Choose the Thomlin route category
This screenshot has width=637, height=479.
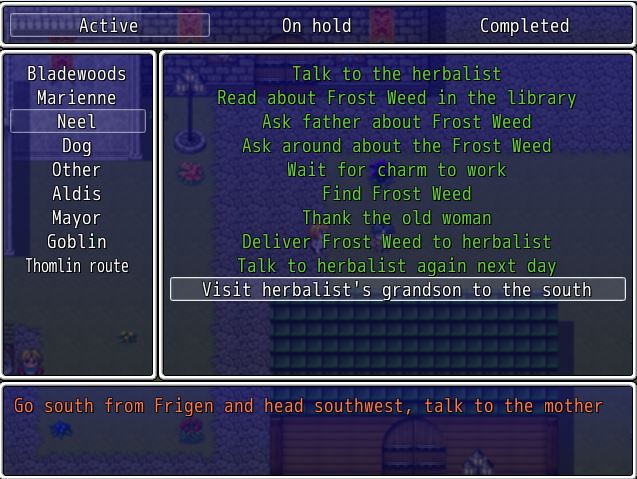[77, 266]
